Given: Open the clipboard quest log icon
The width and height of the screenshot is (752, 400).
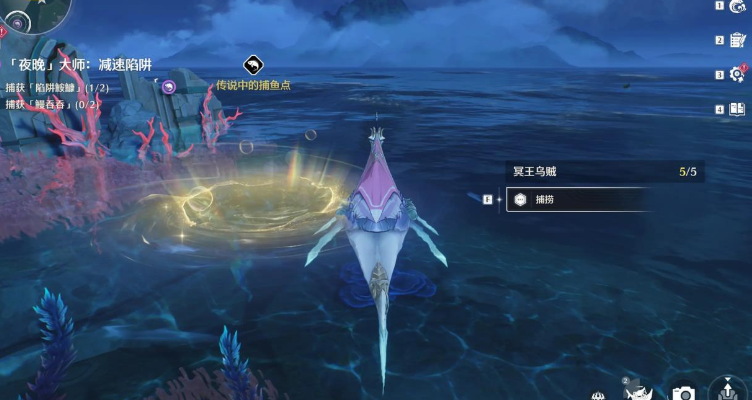Looking at the screenshot, I should coord(738,40).
